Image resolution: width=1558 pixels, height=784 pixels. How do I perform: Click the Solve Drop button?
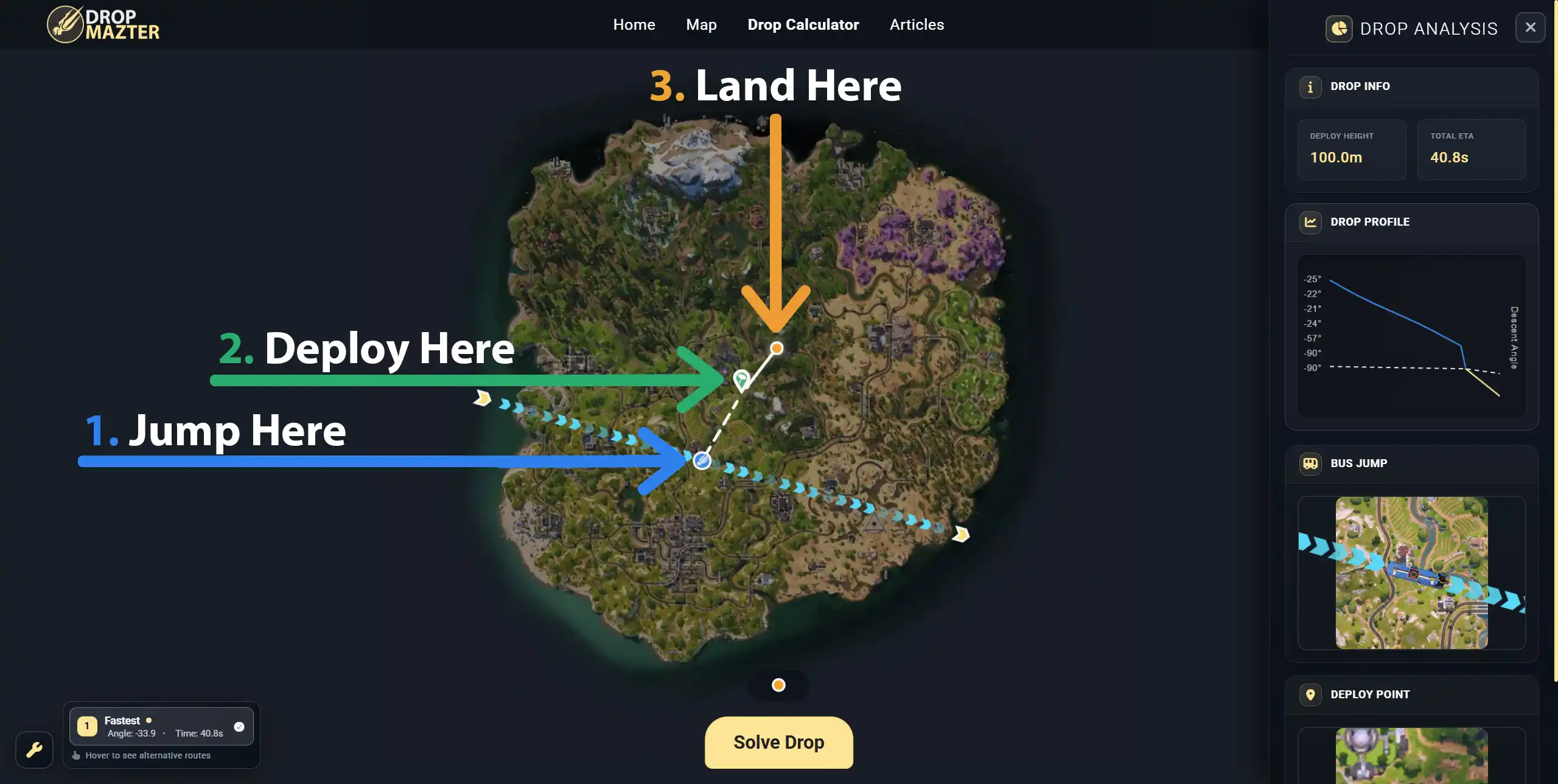778,742
